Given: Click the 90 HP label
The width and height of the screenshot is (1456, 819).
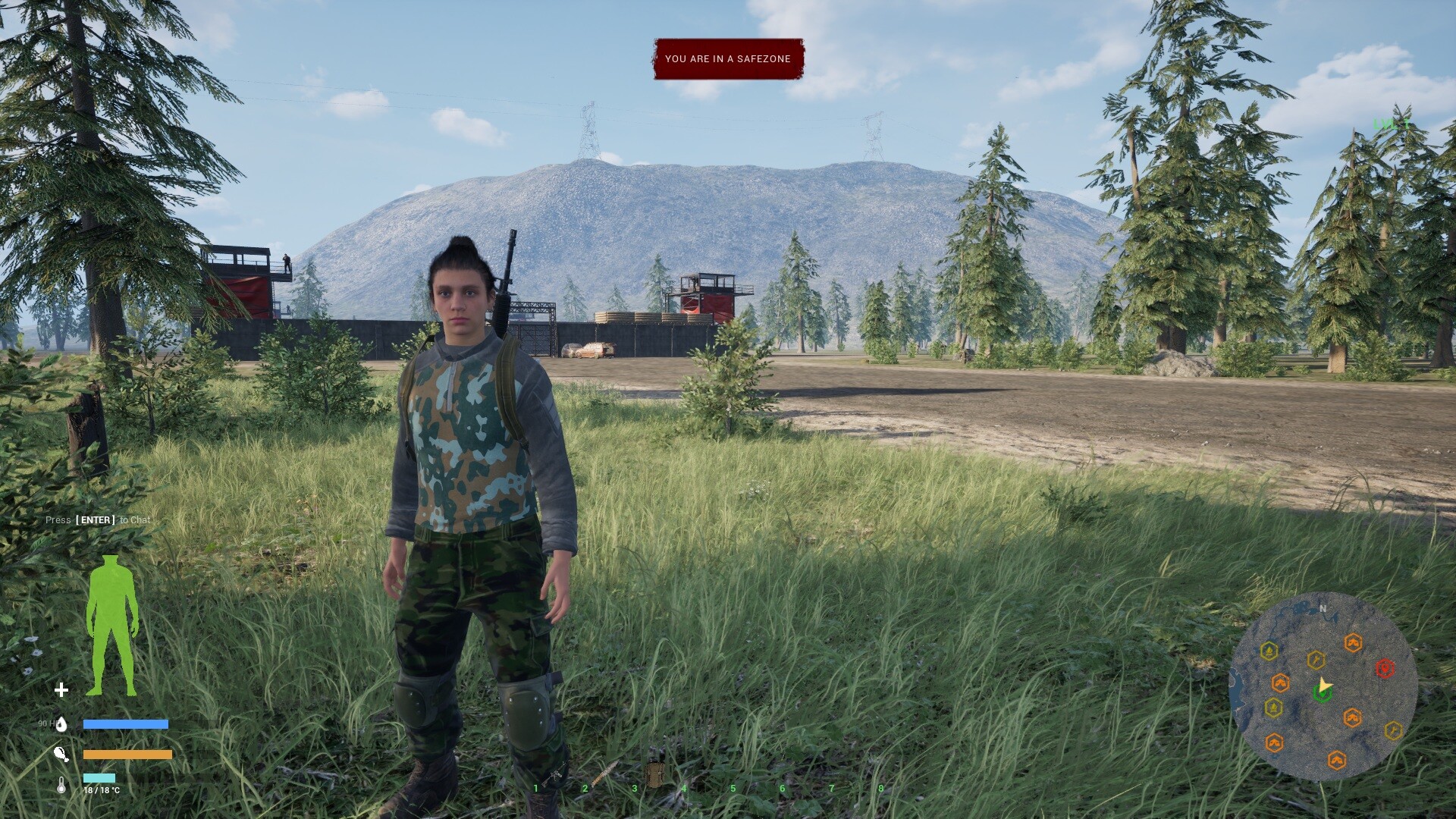Looking at the screenshot, I should coord(47,724).
